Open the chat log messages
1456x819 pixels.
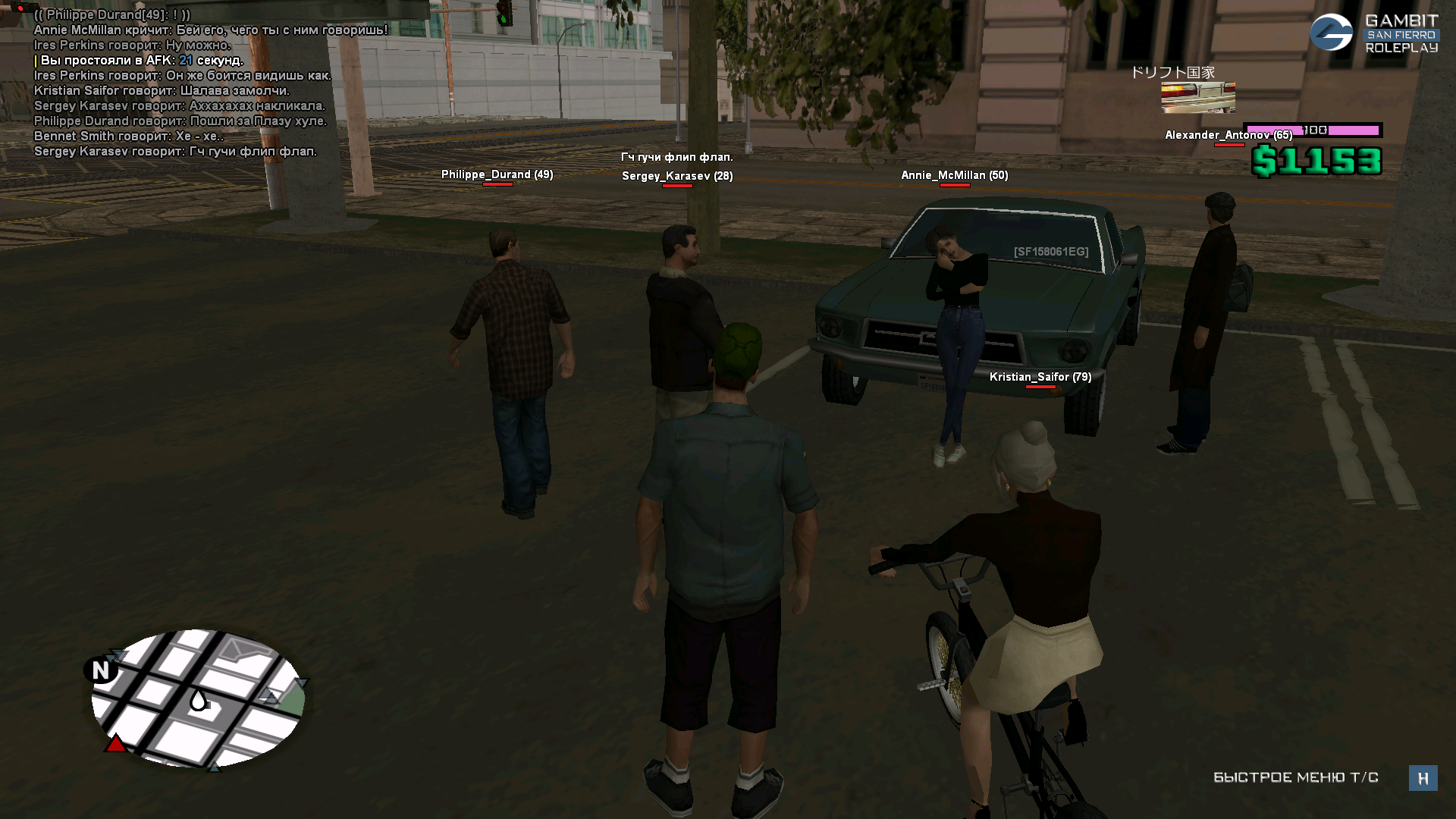pos(182,83)
